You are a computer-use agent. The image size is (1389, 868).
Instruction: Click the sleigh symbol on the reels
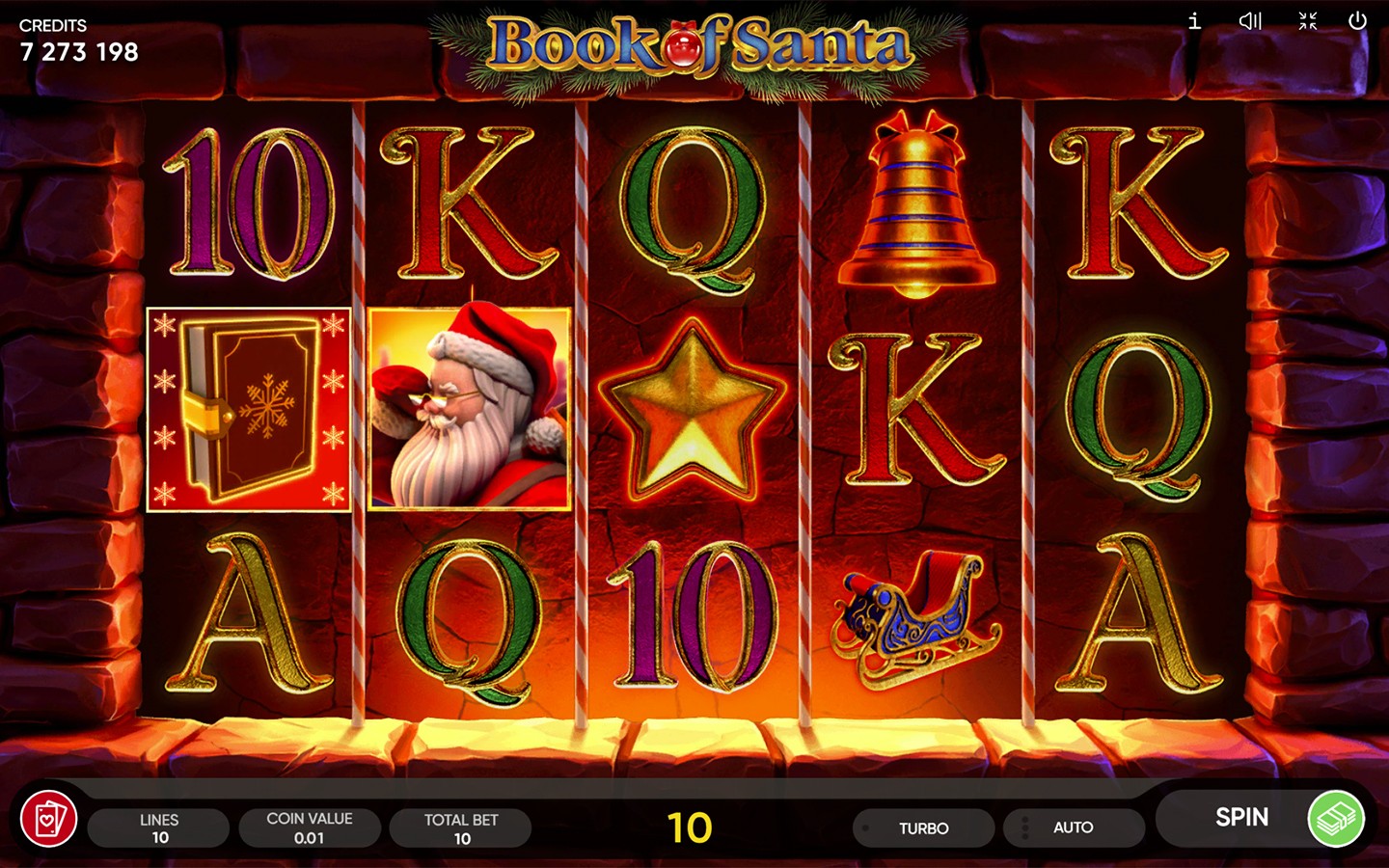click(x=912, y=612)
